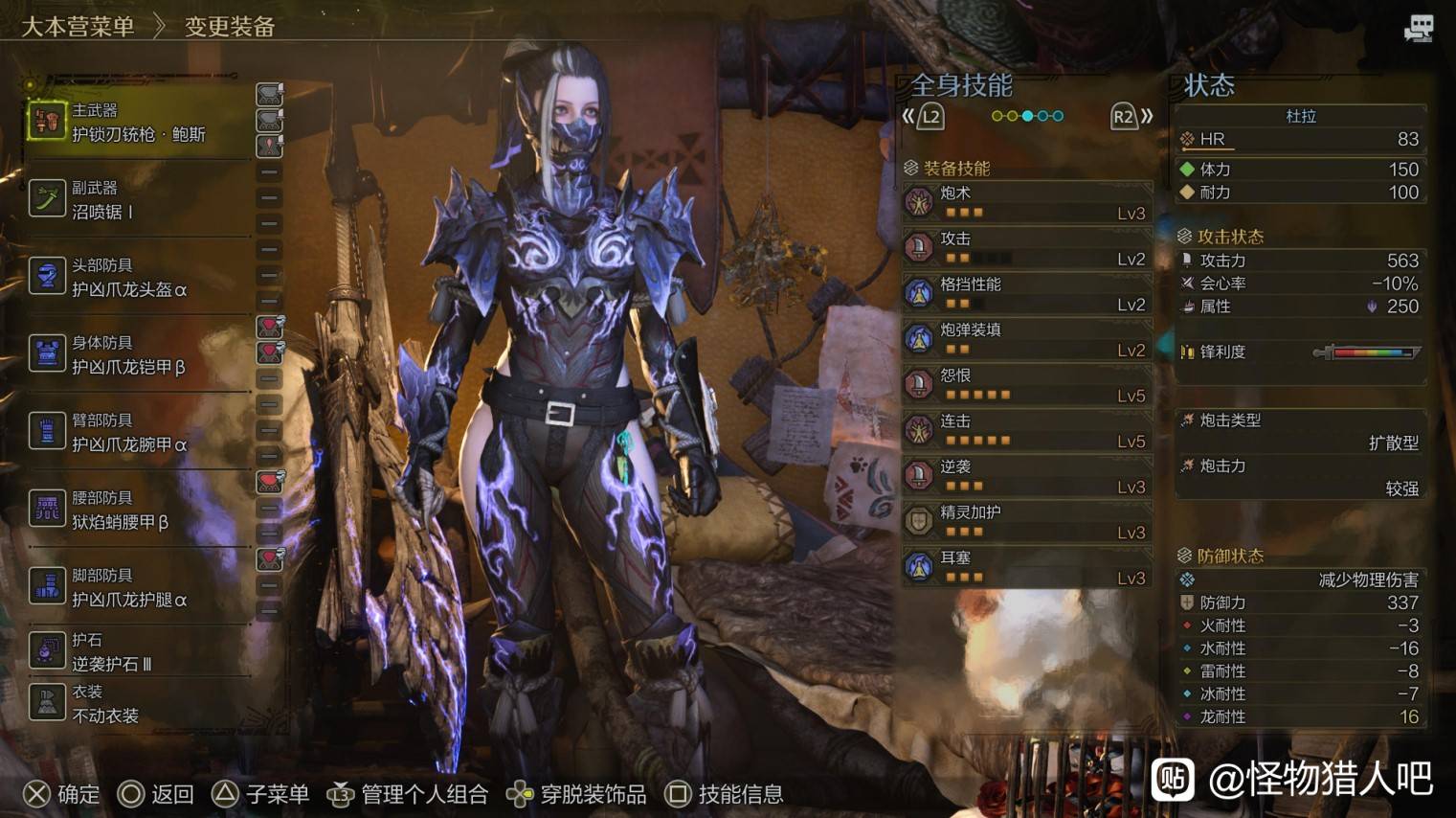Select the 耳塞 skill row

click(x=1026, y=567)
